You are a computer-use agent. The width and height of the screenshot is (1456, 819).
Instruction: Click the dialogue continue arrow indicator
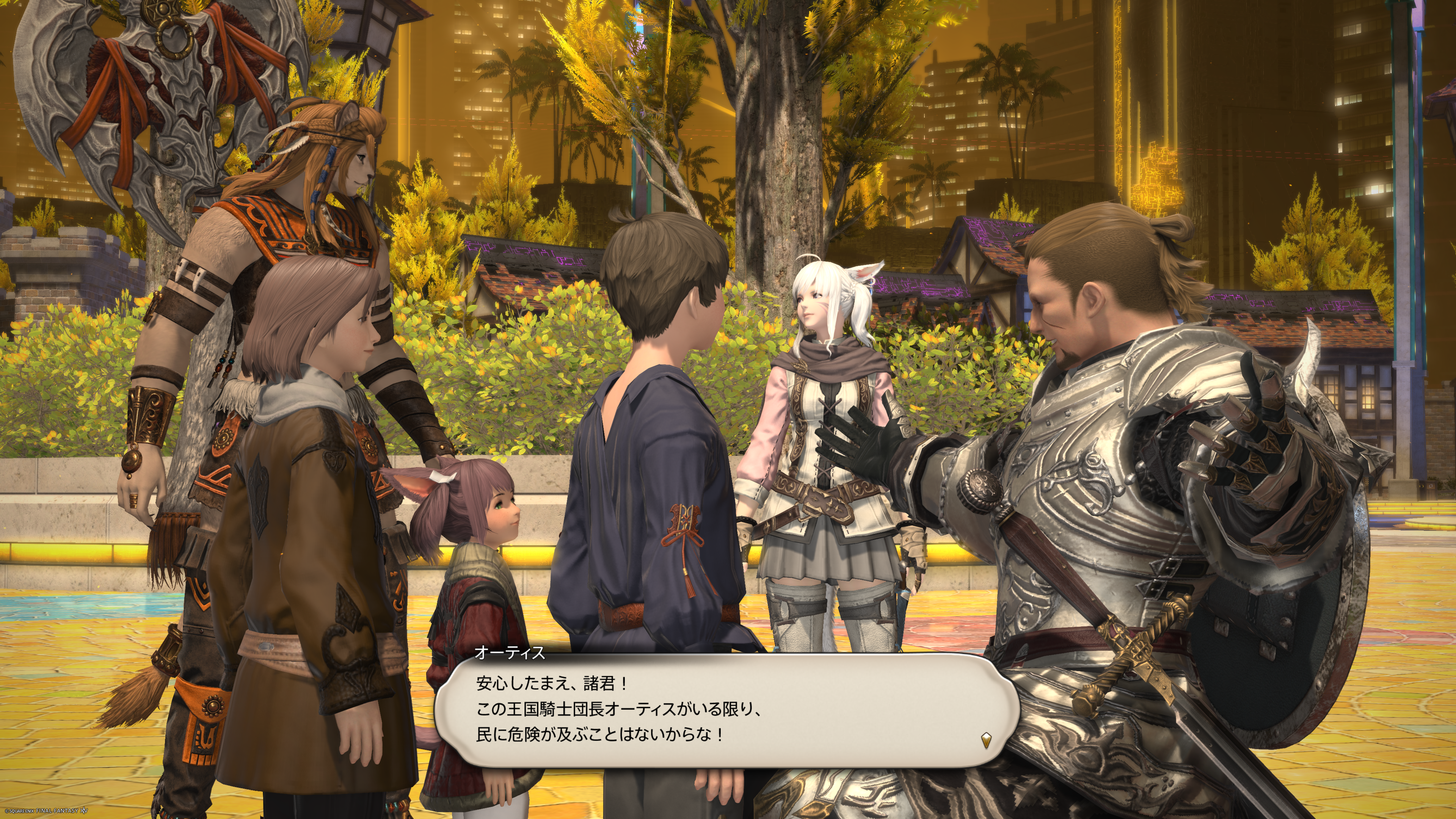point(986,740)
